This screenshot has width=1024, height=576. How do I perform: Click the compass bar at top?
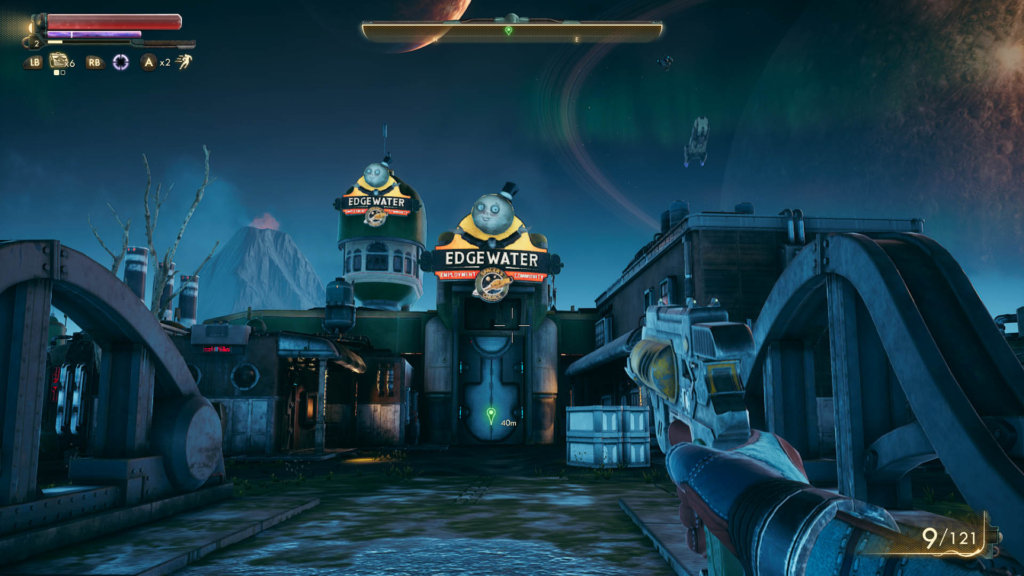(512, 31)
